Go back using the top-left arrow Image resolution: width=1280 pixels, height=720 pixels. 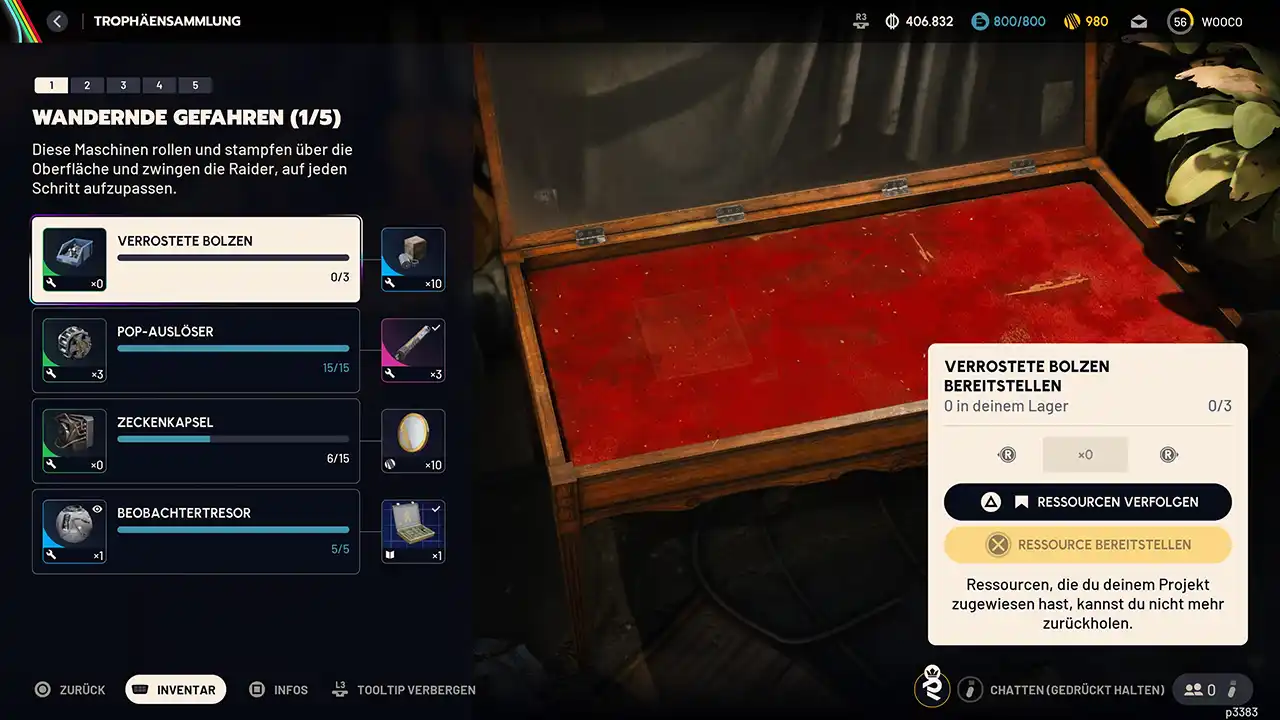57,21
